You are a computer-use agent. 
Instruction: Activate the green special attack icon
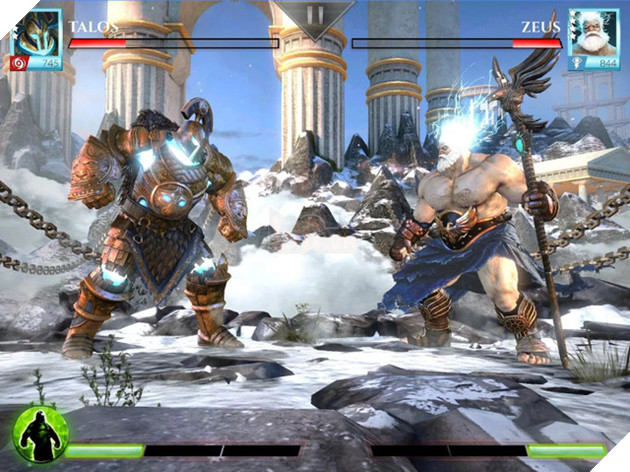pos(41,434)
